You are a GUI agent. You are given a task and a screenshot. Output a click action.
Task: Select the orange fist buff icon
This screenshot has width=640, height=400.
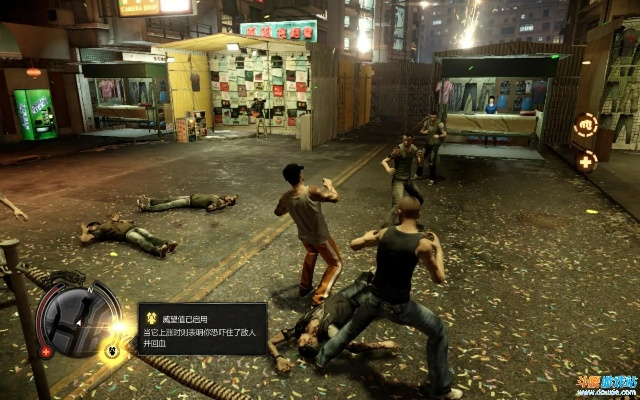click(x=586, y=125)
